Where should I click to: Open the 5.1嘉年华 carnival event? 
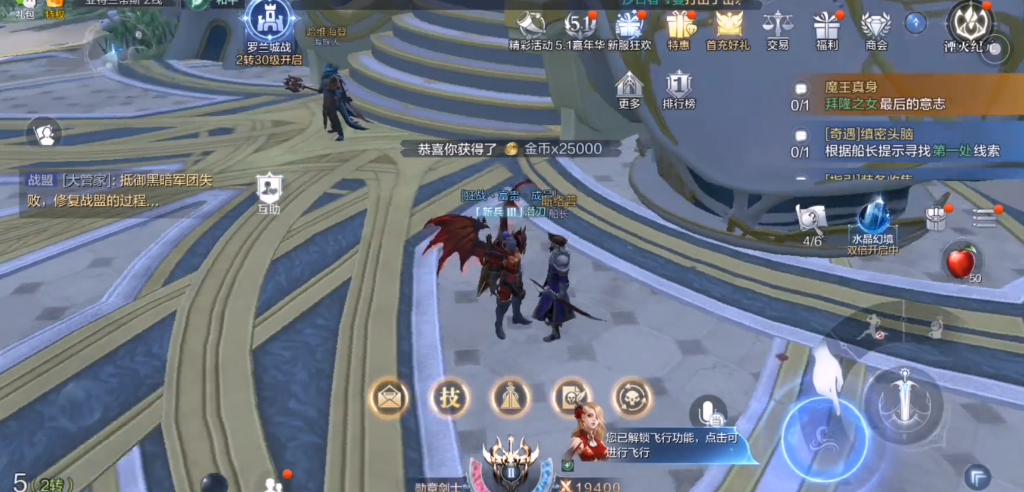(580, 27)
